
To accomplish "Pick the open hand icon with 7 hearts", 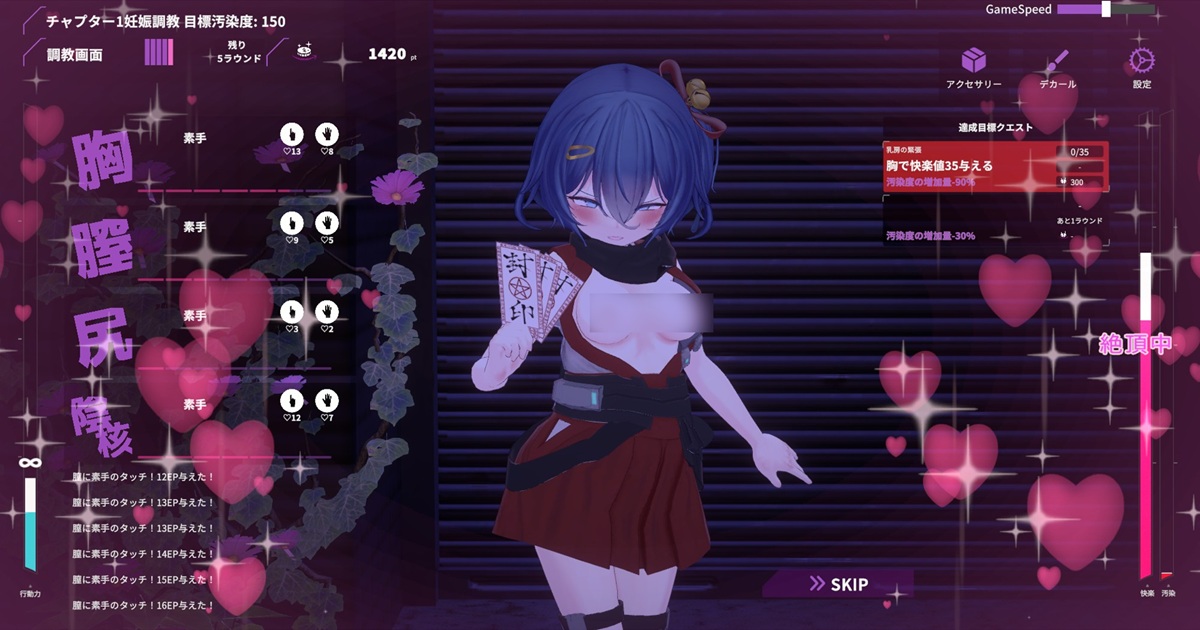I will [x=326, y=401].
